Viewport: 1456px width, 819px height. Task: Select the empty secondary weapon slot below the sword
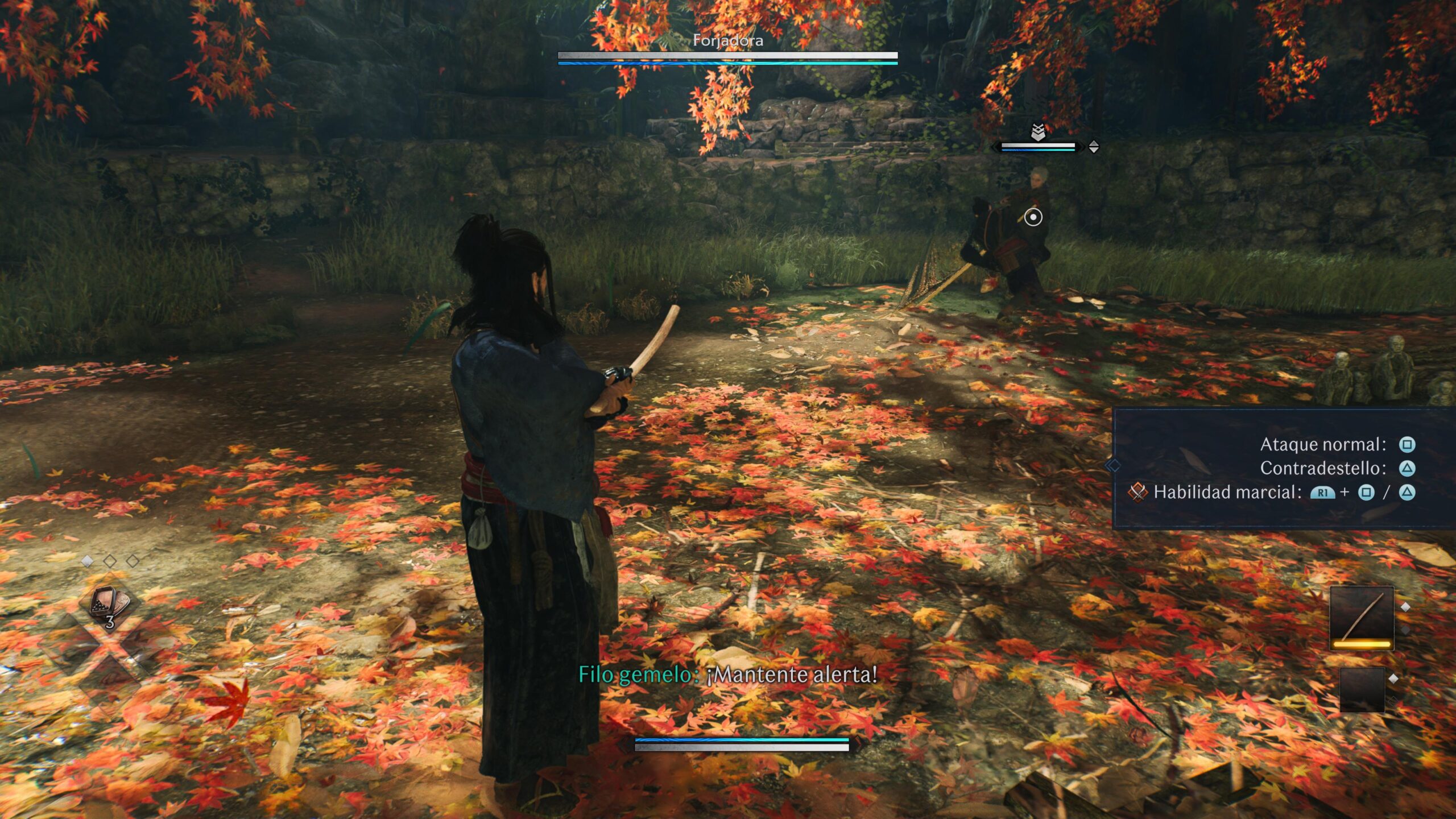tap(1362, 689)
